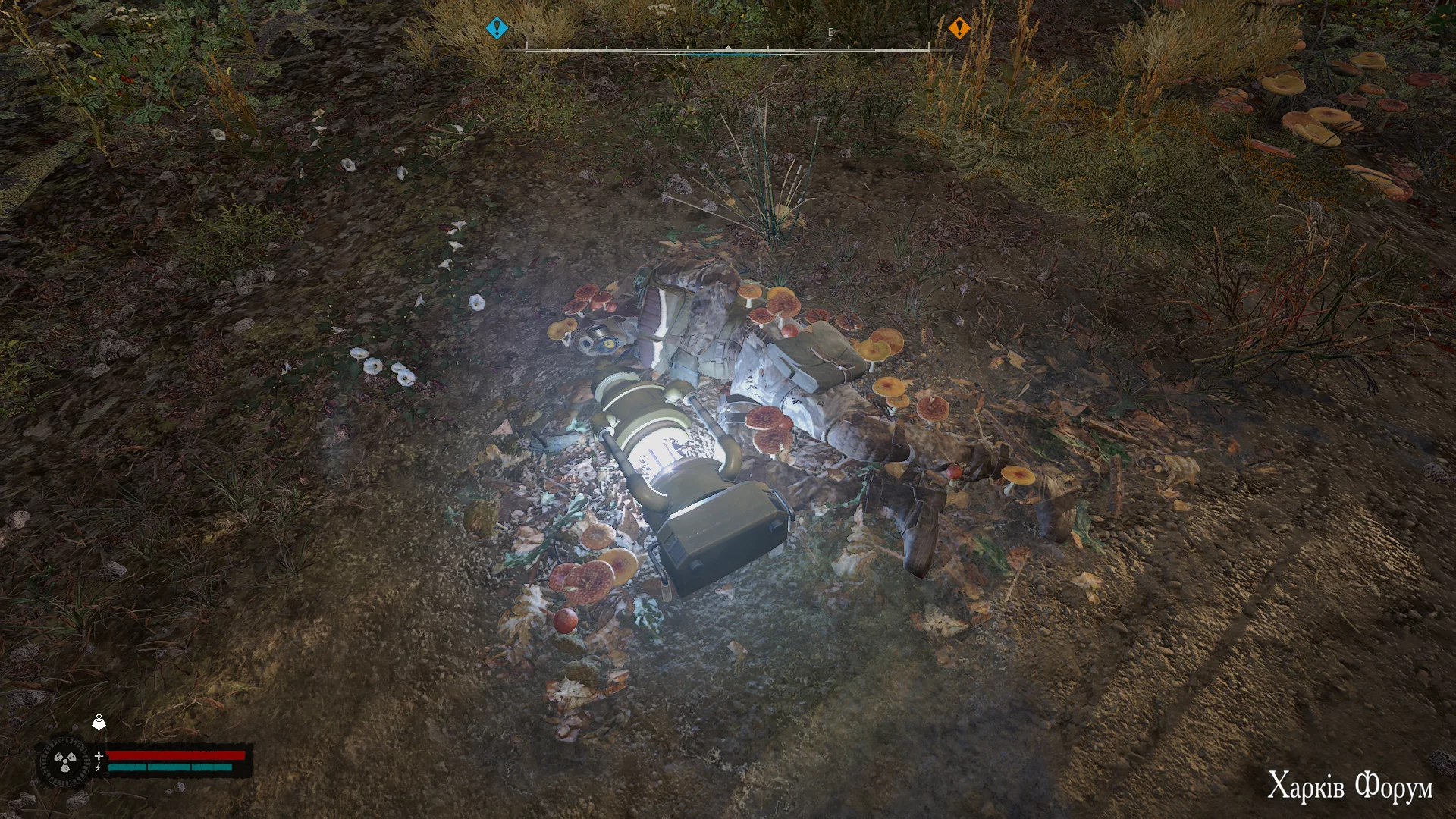Select the blue quest marker on the compass

click(x=497, y=29)
